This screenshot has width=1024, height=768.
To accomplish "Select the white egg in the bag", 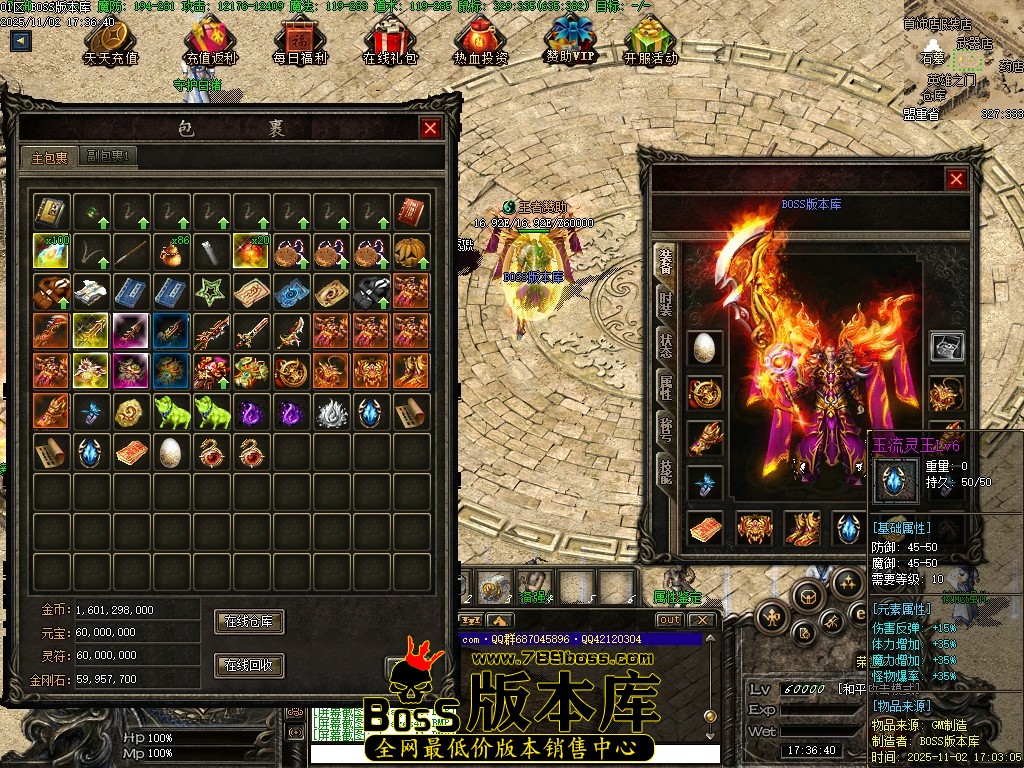I will pyautogui.click(x=170, y=452).
